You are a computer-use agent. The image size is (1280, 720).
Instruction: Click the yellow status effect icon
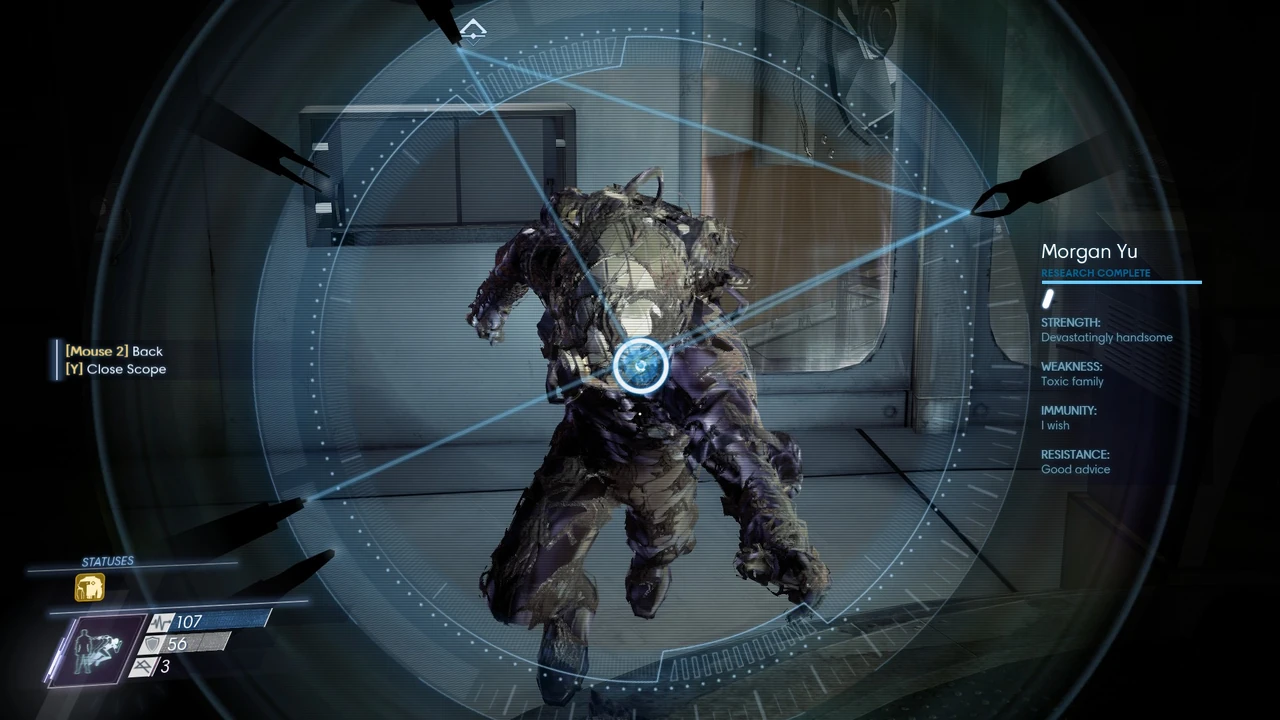[x=90, y=587]
